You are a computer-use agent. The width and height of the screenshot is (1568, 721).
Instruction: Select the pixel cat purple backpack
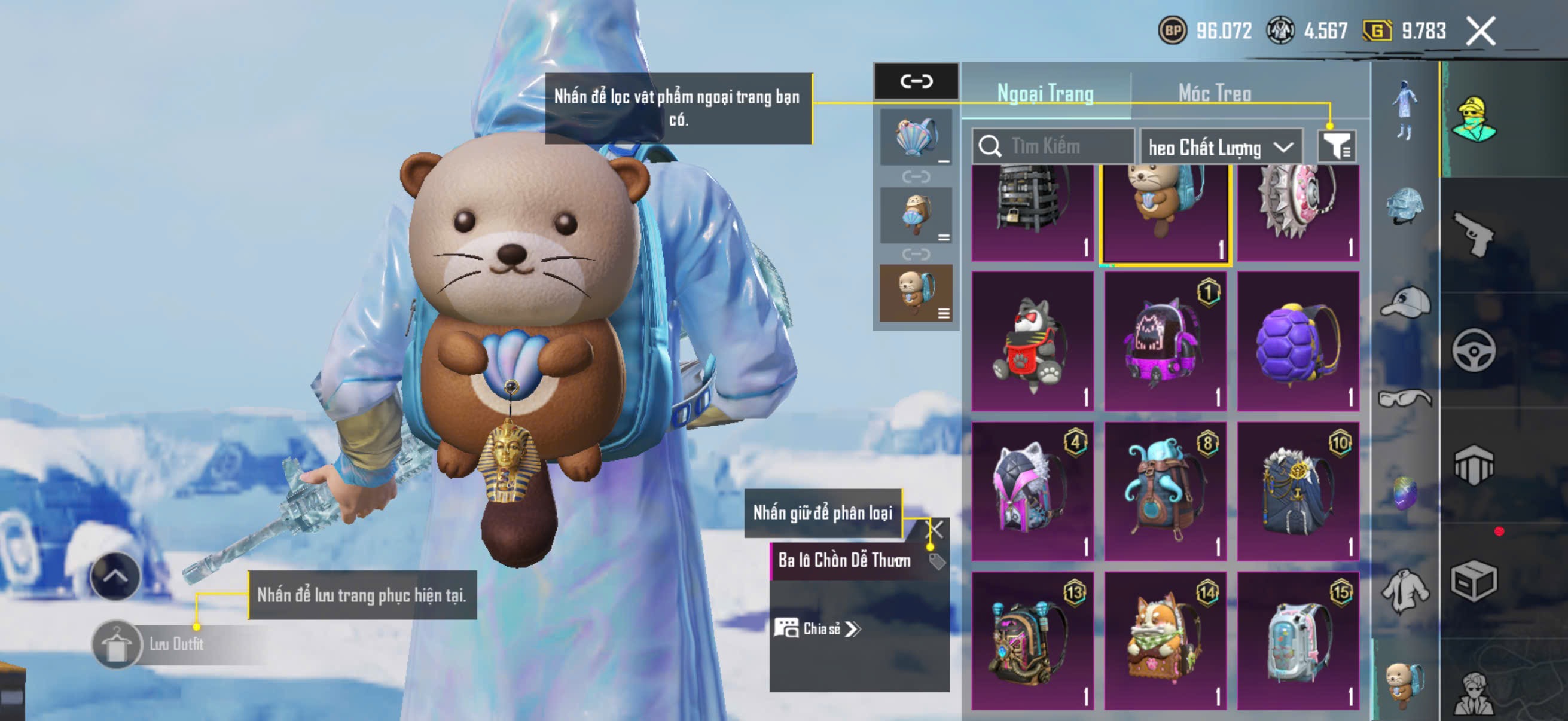pyautogui.click(x=1164, y=341)
